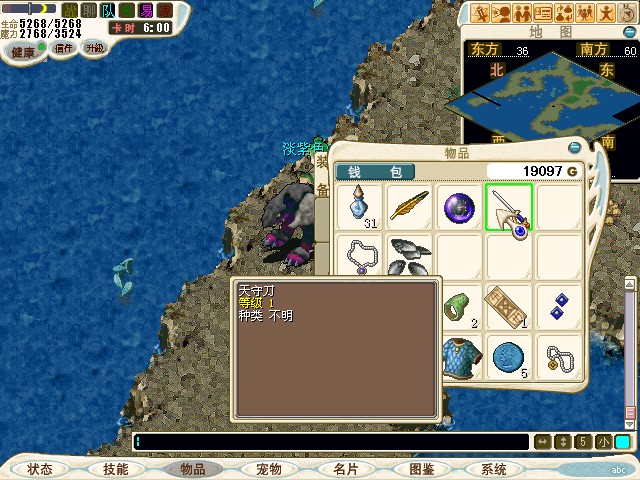Image resolution: width=640 pixels, height=480 pixels.
Task: Close the 地图 map panel
Action: (x=629, y=31)
